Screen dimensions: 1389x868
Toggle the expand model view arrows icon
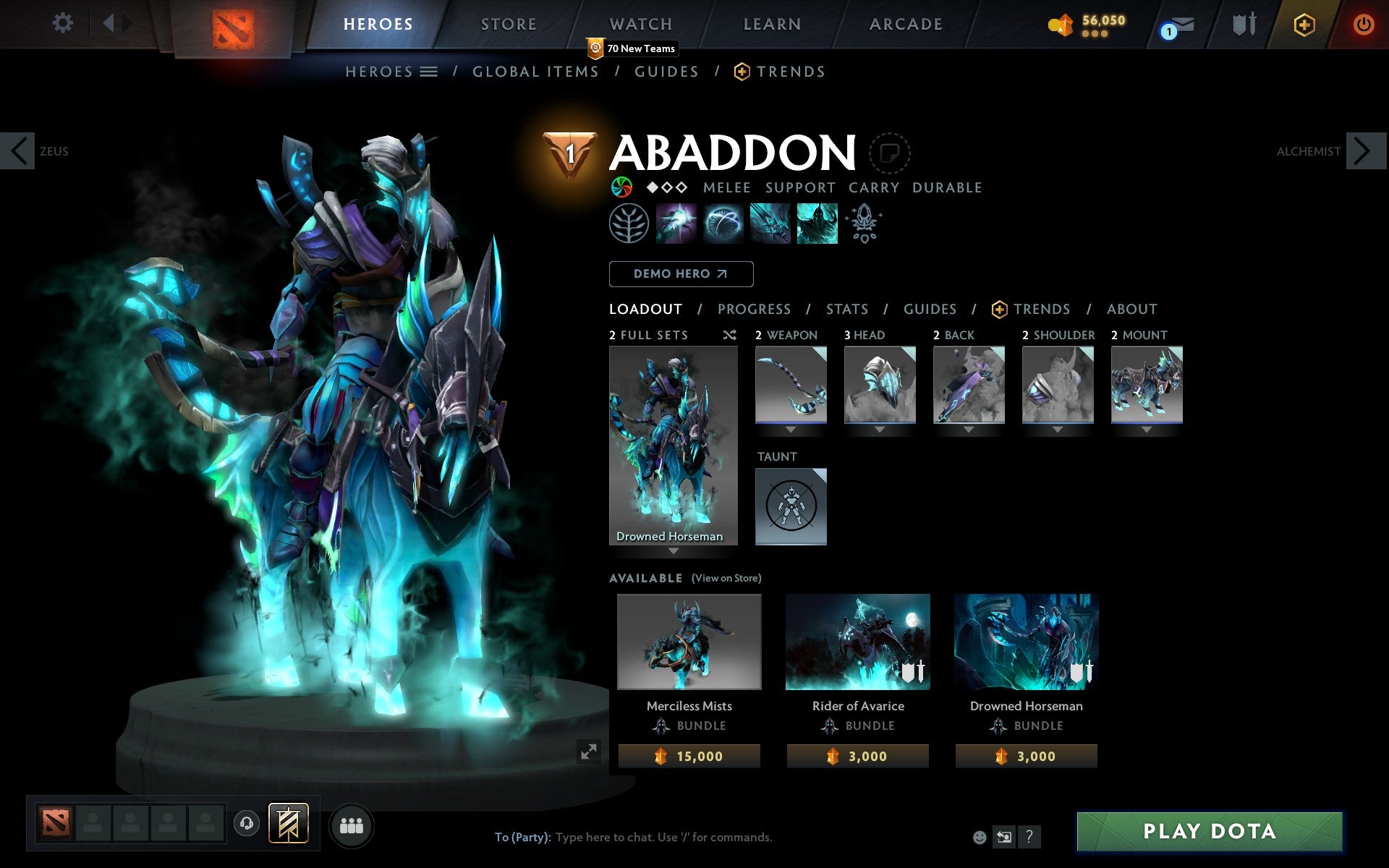588,753
